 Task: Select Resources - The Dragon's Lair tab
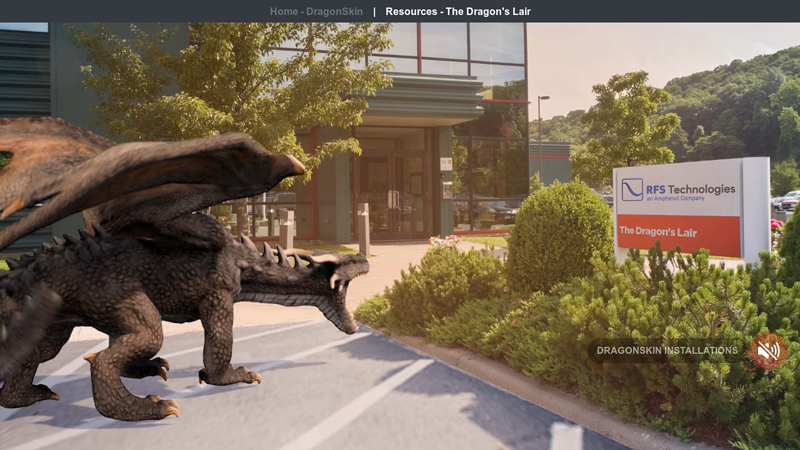(458, 12)
